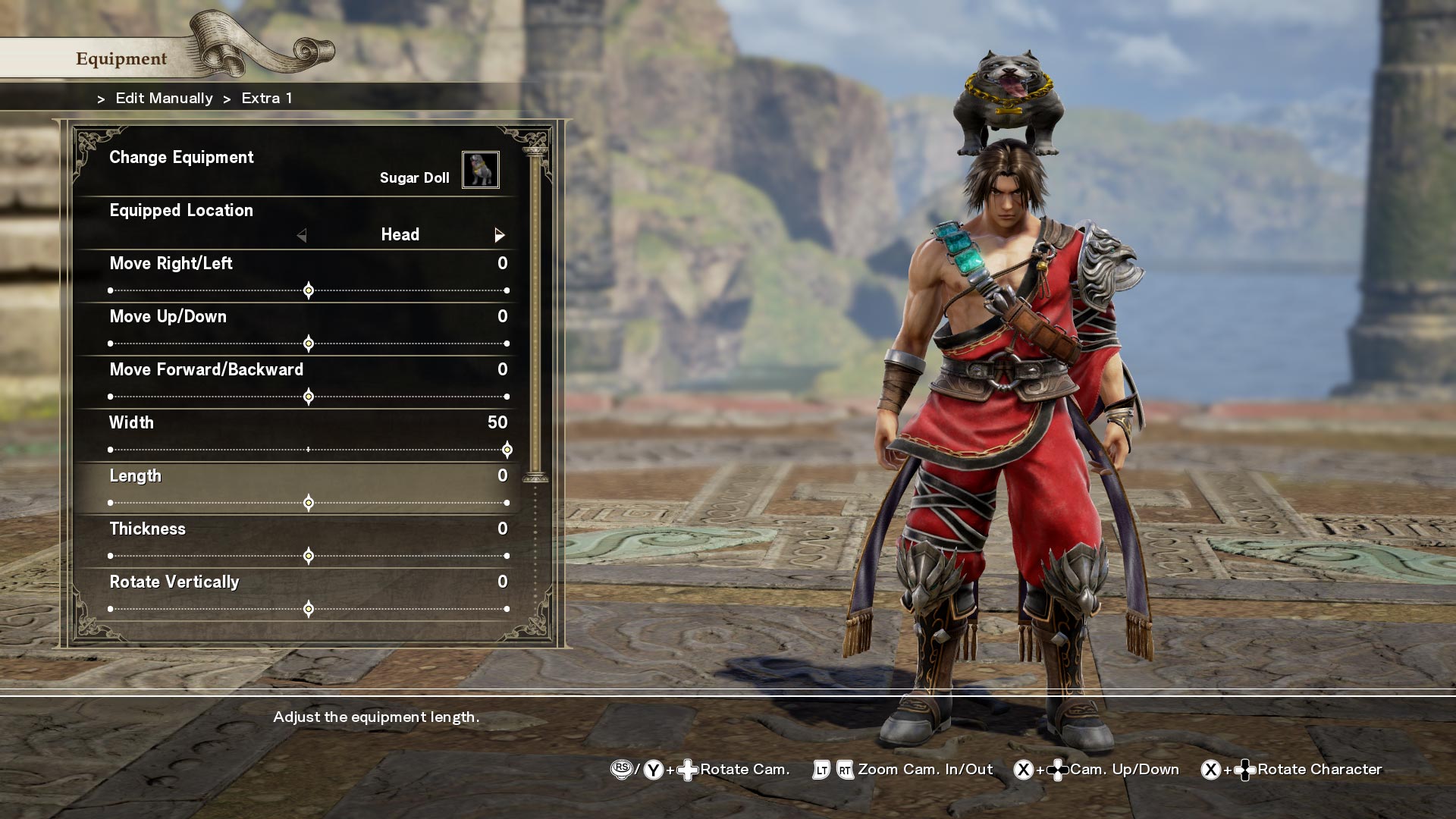Select the Edit Manually breadcrumb
The height and width of the screenshot is (819, 1456).
coord(163,98)
